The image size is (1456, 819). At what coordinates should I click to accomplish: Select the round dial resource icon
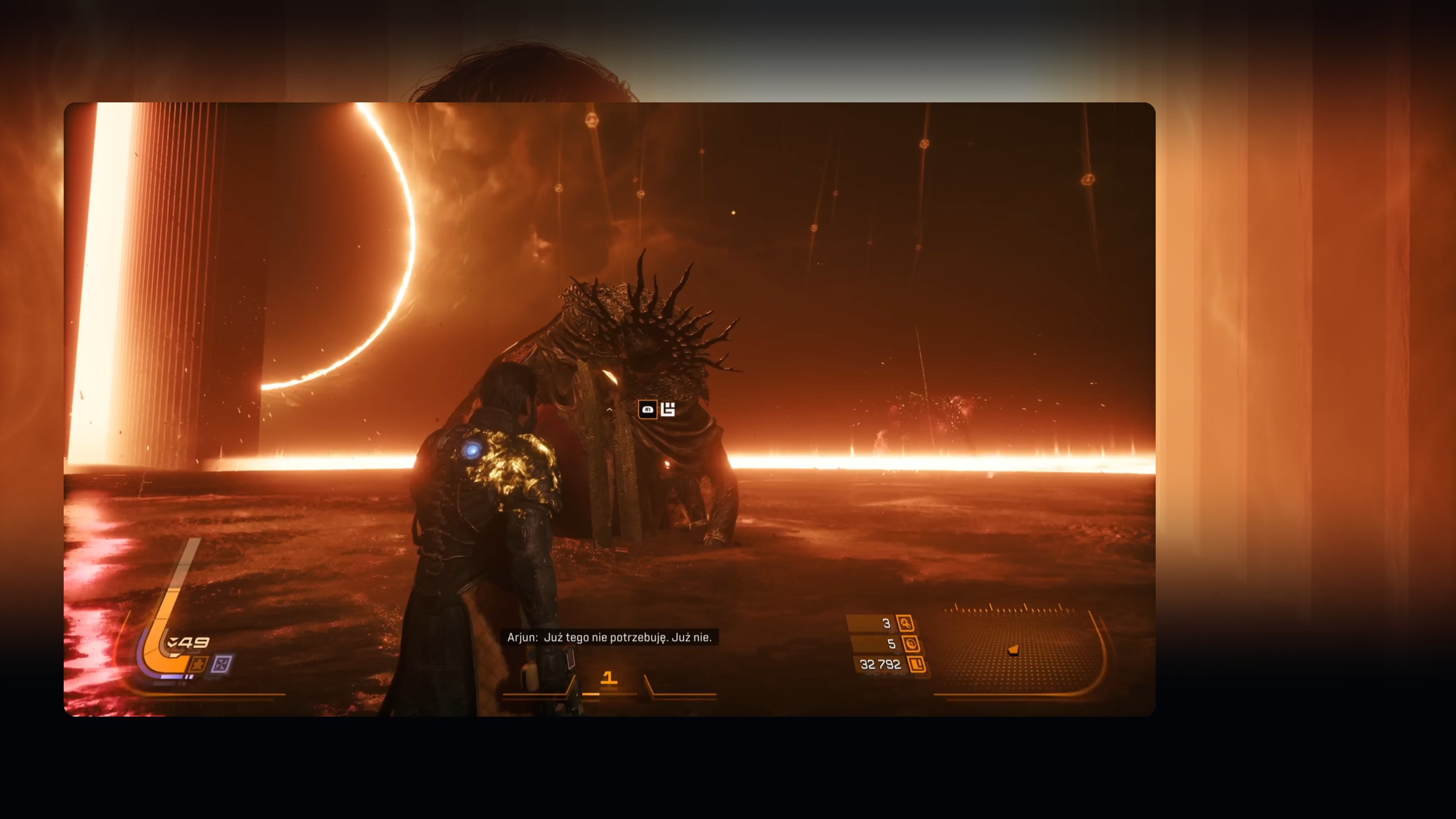[910, 644]
